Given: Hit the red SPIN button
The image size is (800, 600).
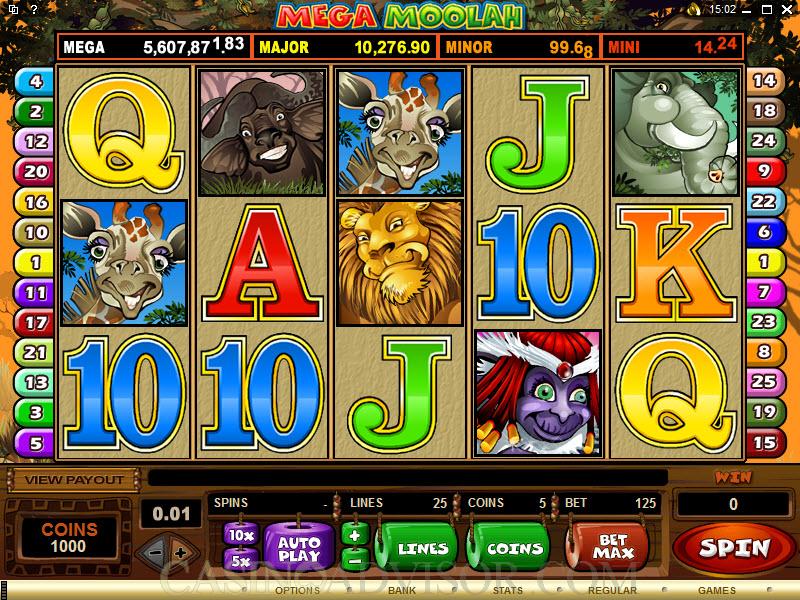Looking at the screenshot, I should [x=735, y=548].
